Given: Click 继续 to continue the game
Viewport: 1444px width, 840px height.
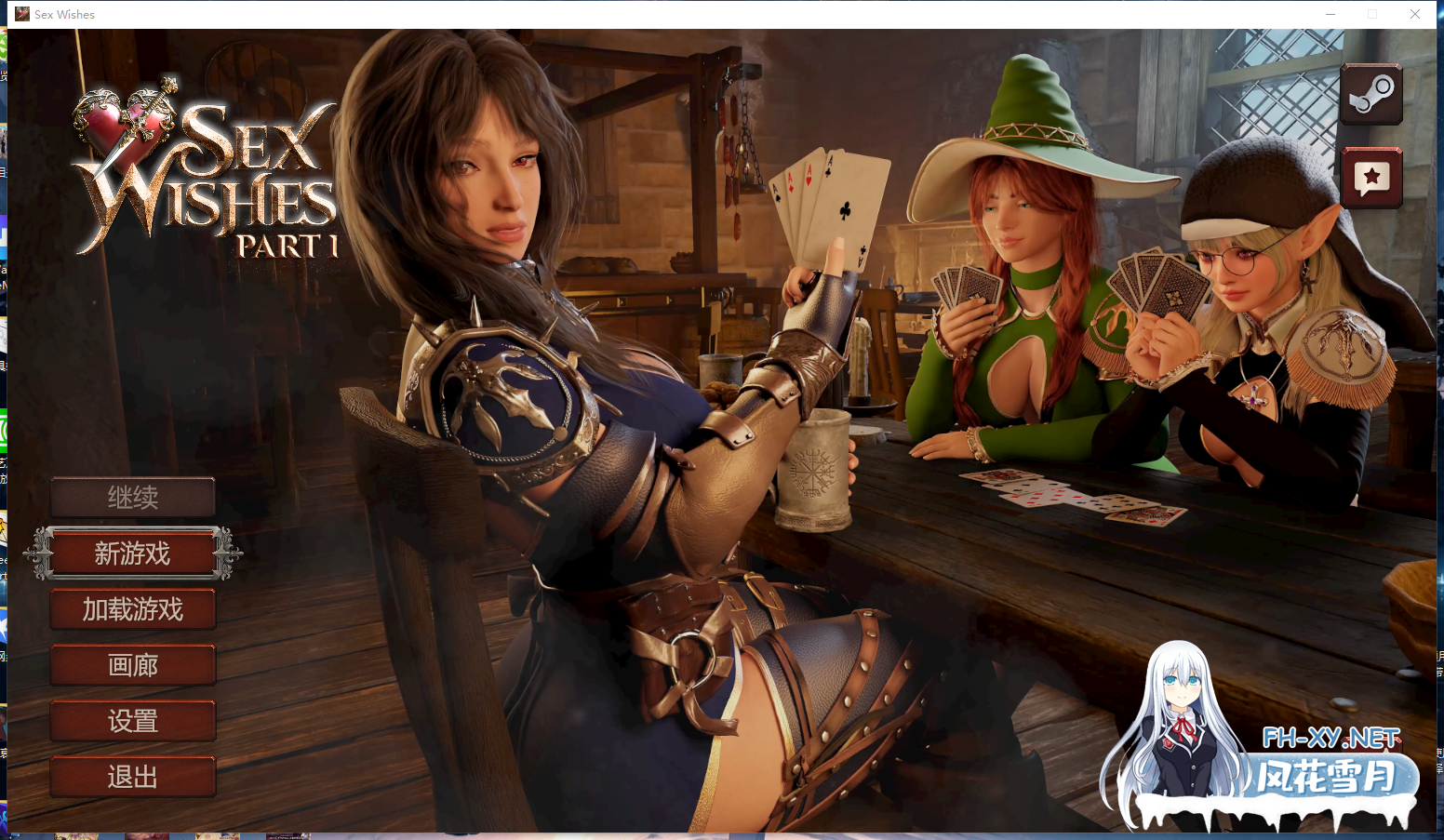Looking at the screenshot, I should [x=132, y=497].
